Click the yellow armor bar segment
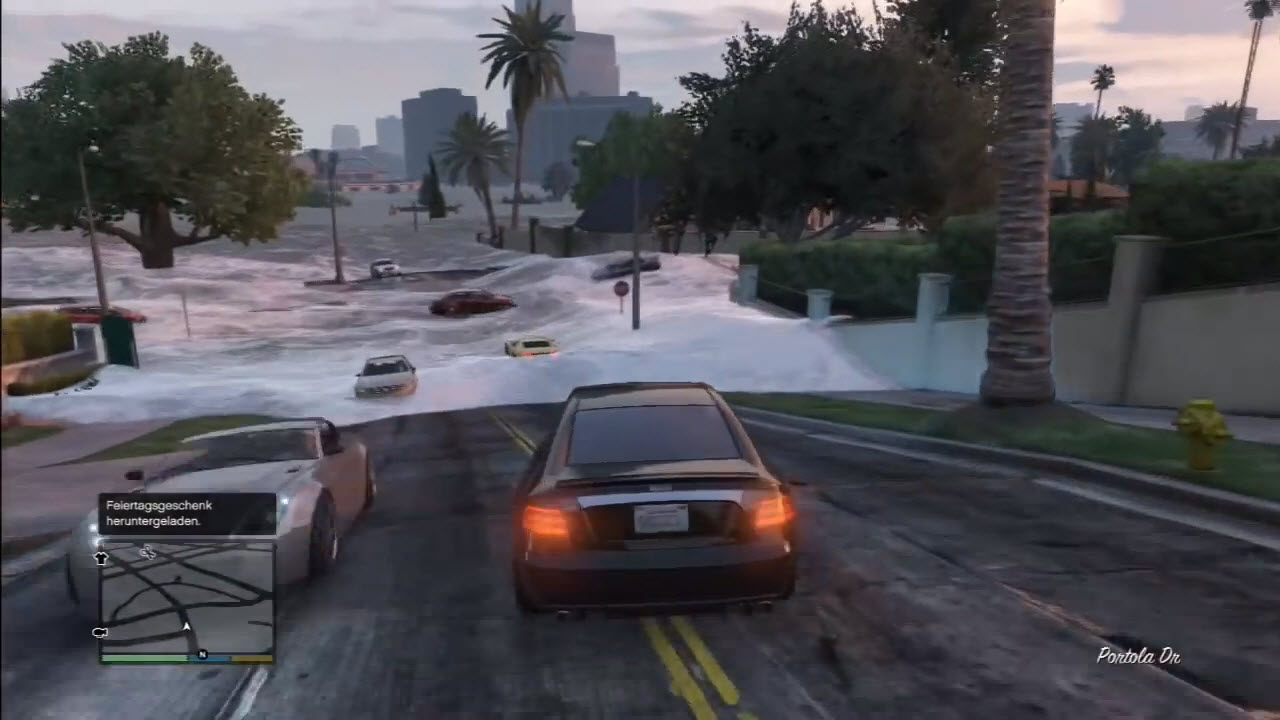The image size is (1280, 720). (x=250, y=658)
